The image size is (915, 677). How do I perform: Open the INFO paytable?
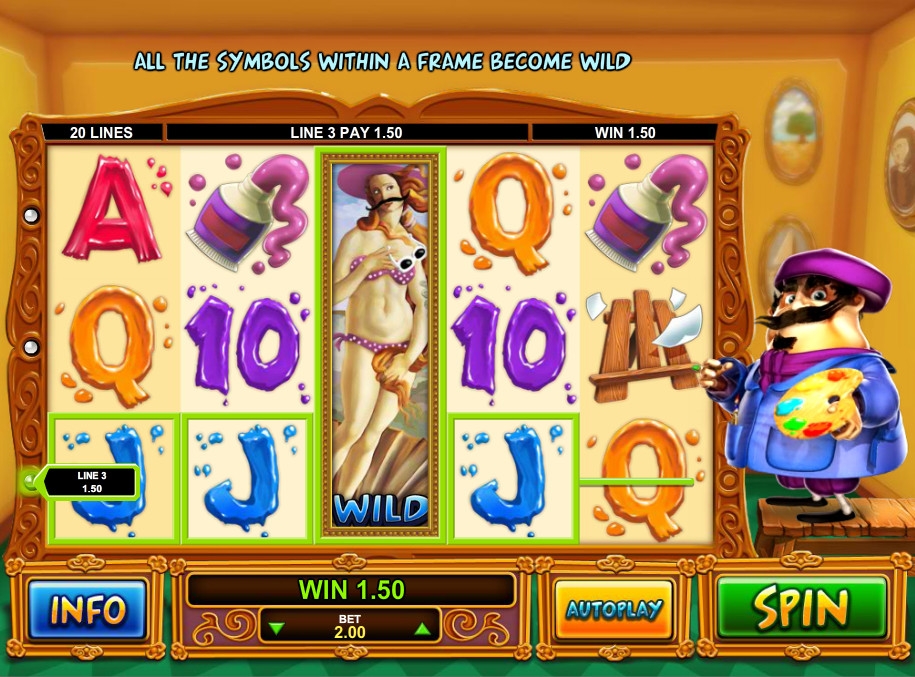pos(87,609)
